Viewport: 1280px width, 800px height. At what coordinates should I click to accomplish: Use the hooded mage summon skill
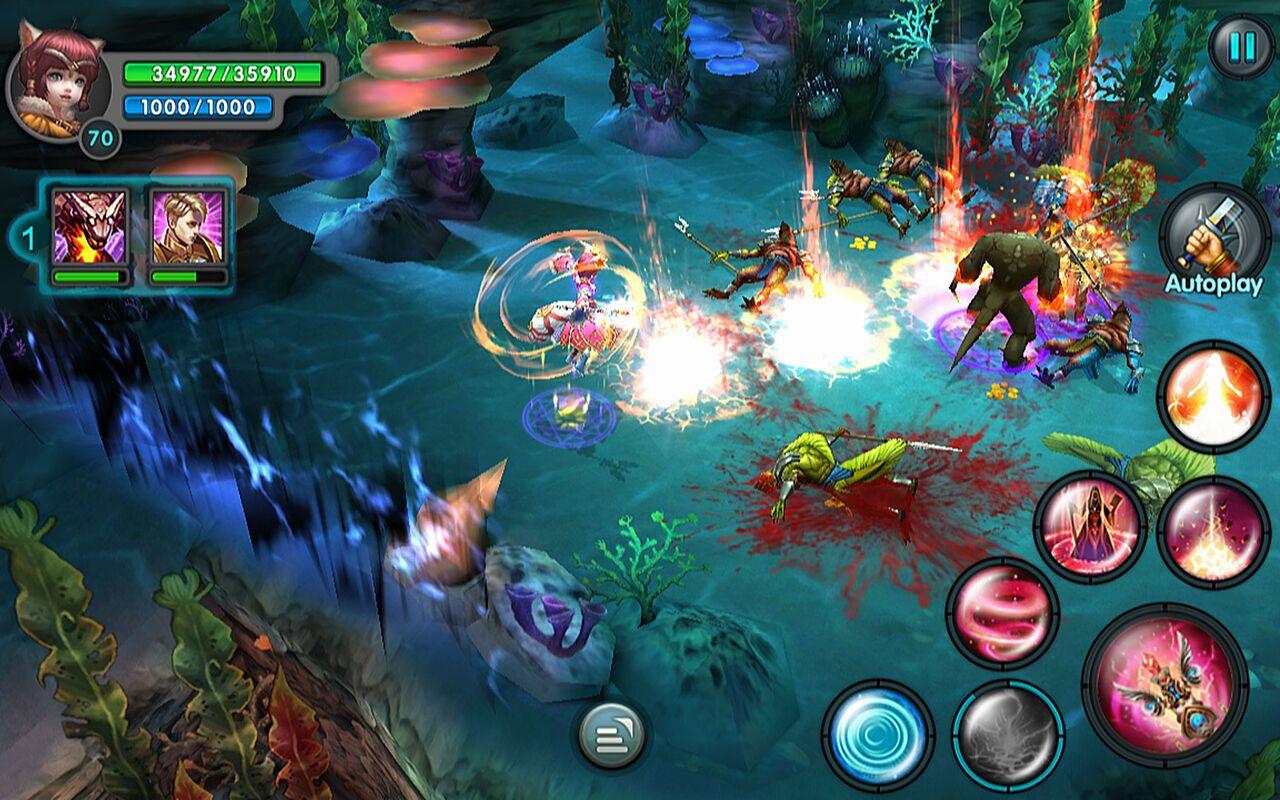click(1090, 527)
